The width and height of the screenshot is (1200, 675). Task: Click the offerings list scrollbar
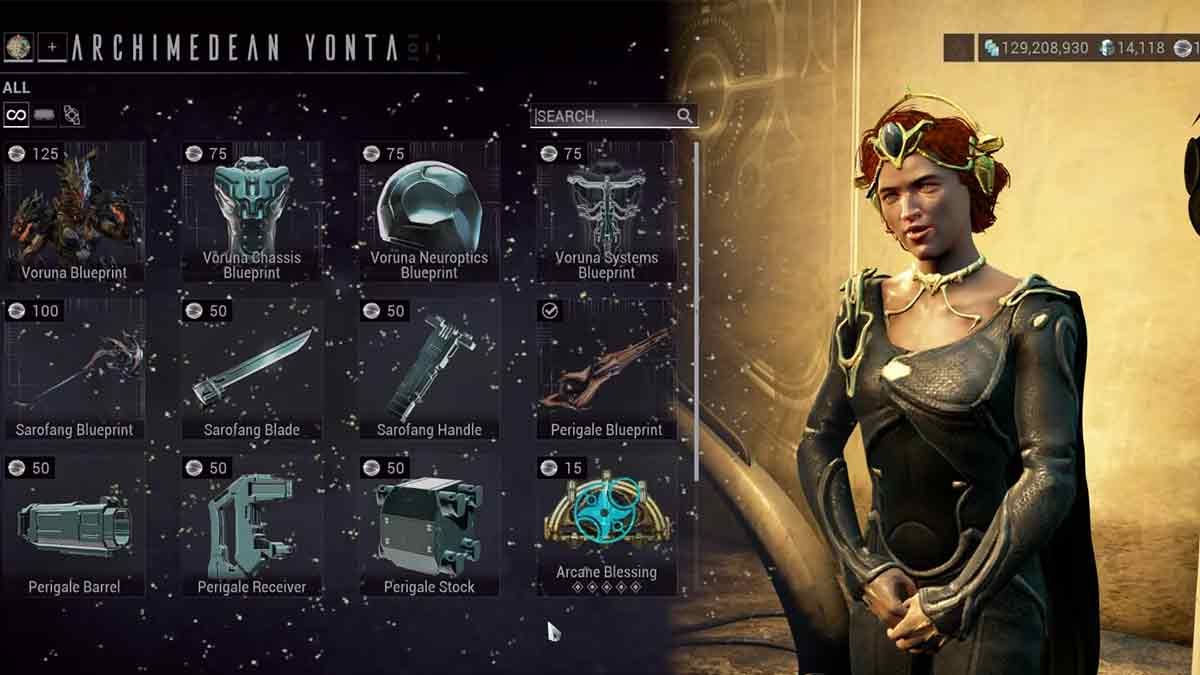[697, 310]
